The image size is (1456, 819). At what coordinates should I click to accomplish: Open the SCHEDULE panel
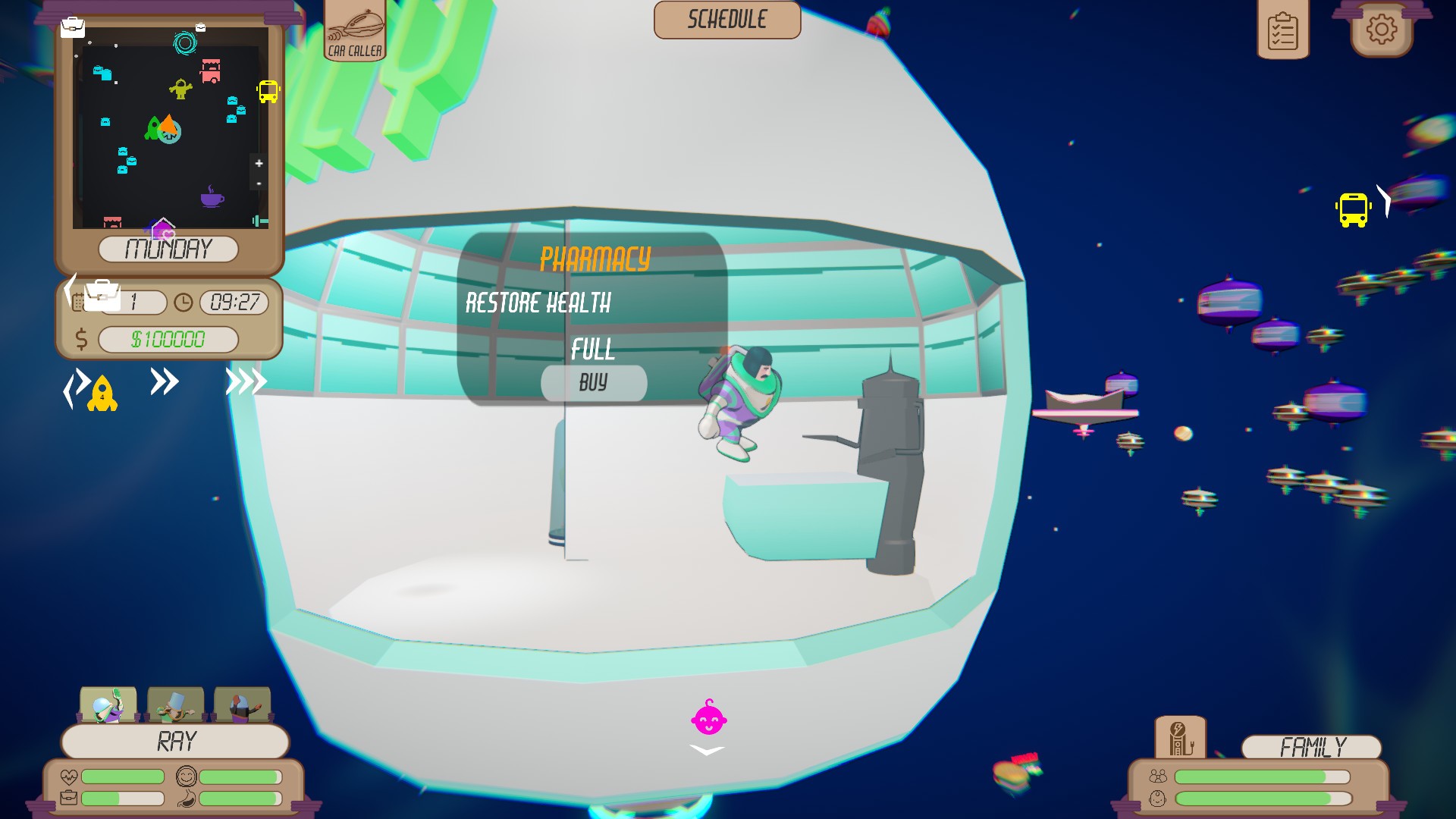(x=726, y=20)
